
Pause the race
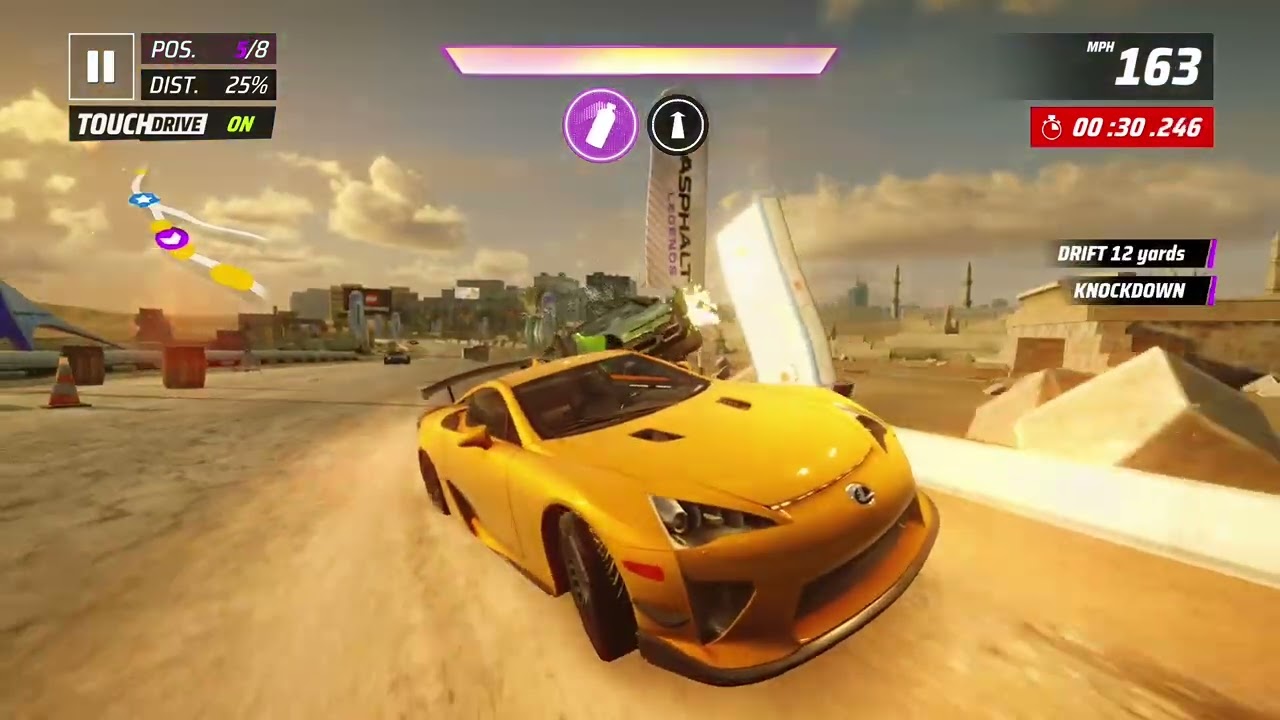pos(101,67)
